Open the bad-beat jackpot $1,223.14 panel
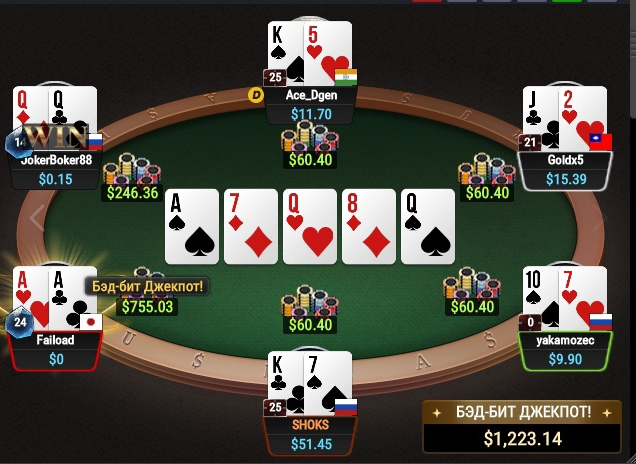The height and width of the screenshot is (464, 636). click(524, 428)
